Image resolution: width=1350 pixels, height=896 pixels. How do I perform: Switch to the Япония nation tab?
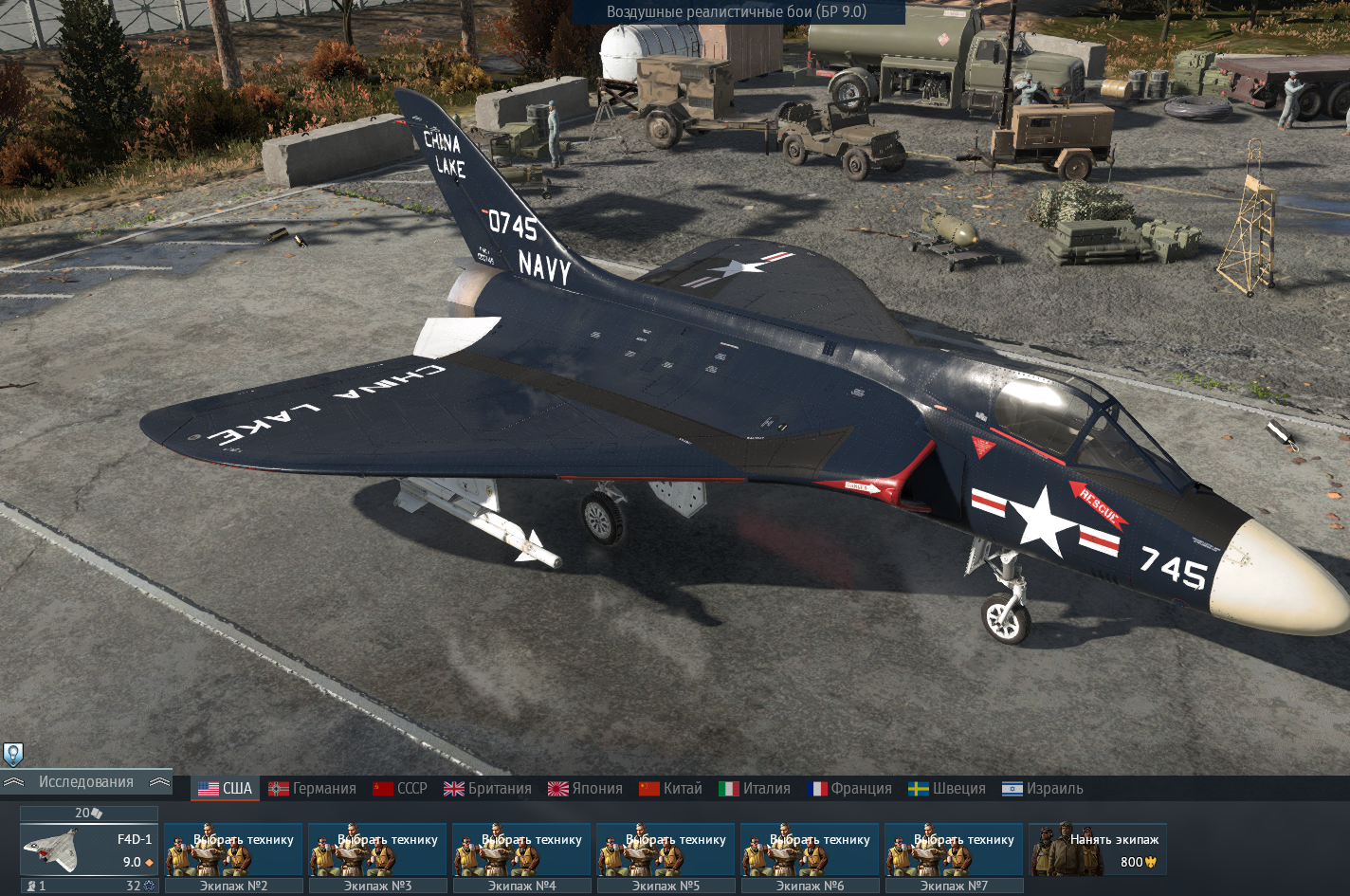point(586,789)
